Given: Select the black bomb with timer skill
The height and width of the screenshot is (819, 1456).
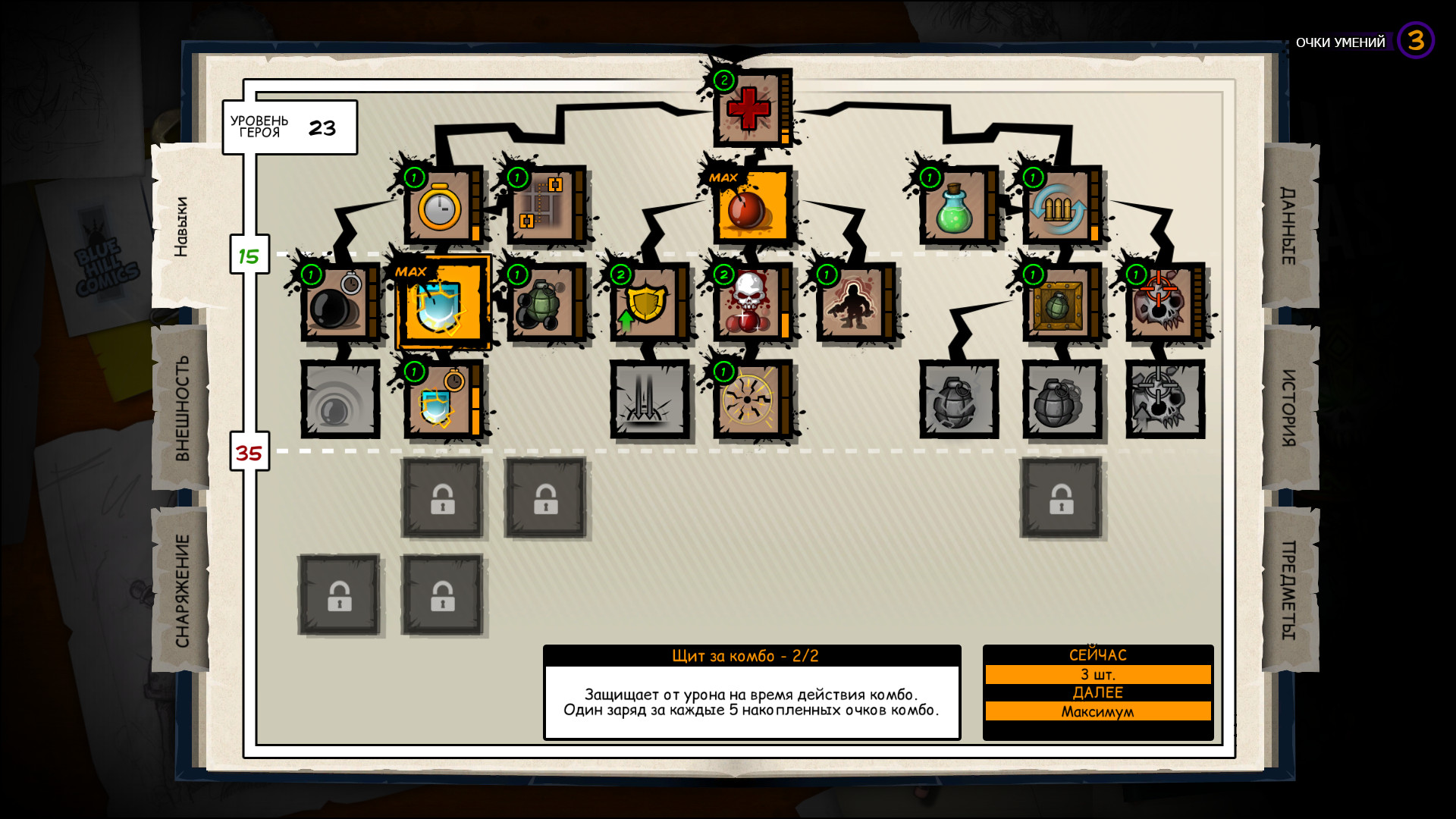Looking at the screenshot, I should [337, 307].
